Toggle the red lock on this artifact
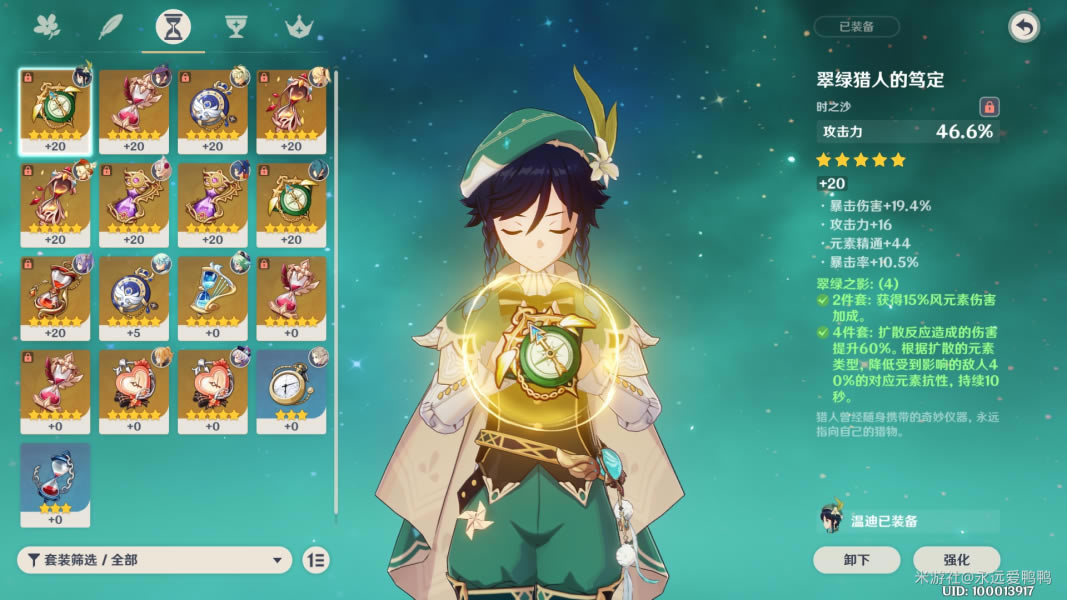The height and width of the screenshot is (600, 1067). pyautogui.click(x=988, y=106)
